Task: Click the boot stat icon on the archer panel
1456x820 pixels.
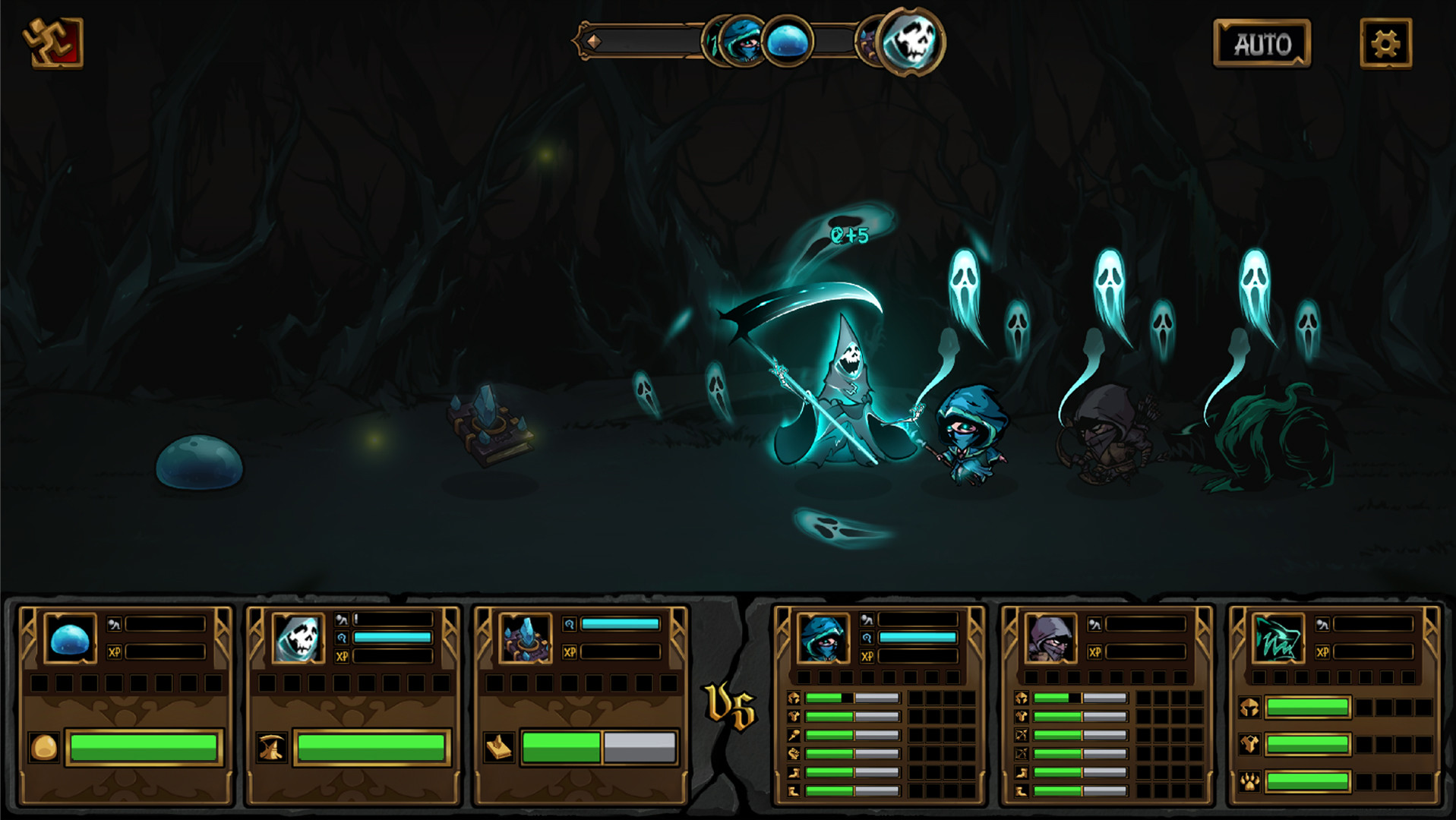Action: [1022, 773]
